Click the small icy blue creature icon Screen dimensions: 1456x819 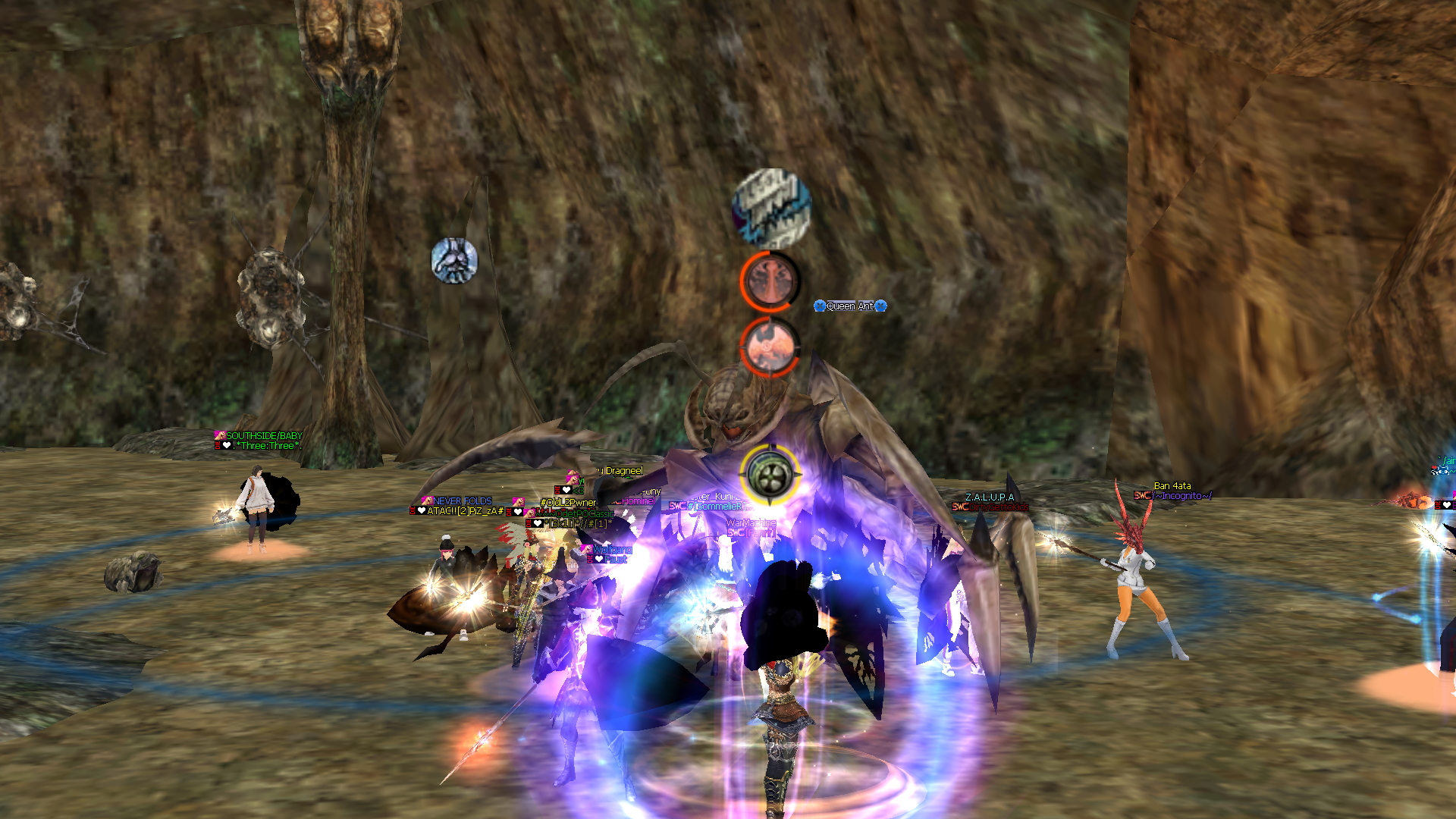(x=454, y=260)
